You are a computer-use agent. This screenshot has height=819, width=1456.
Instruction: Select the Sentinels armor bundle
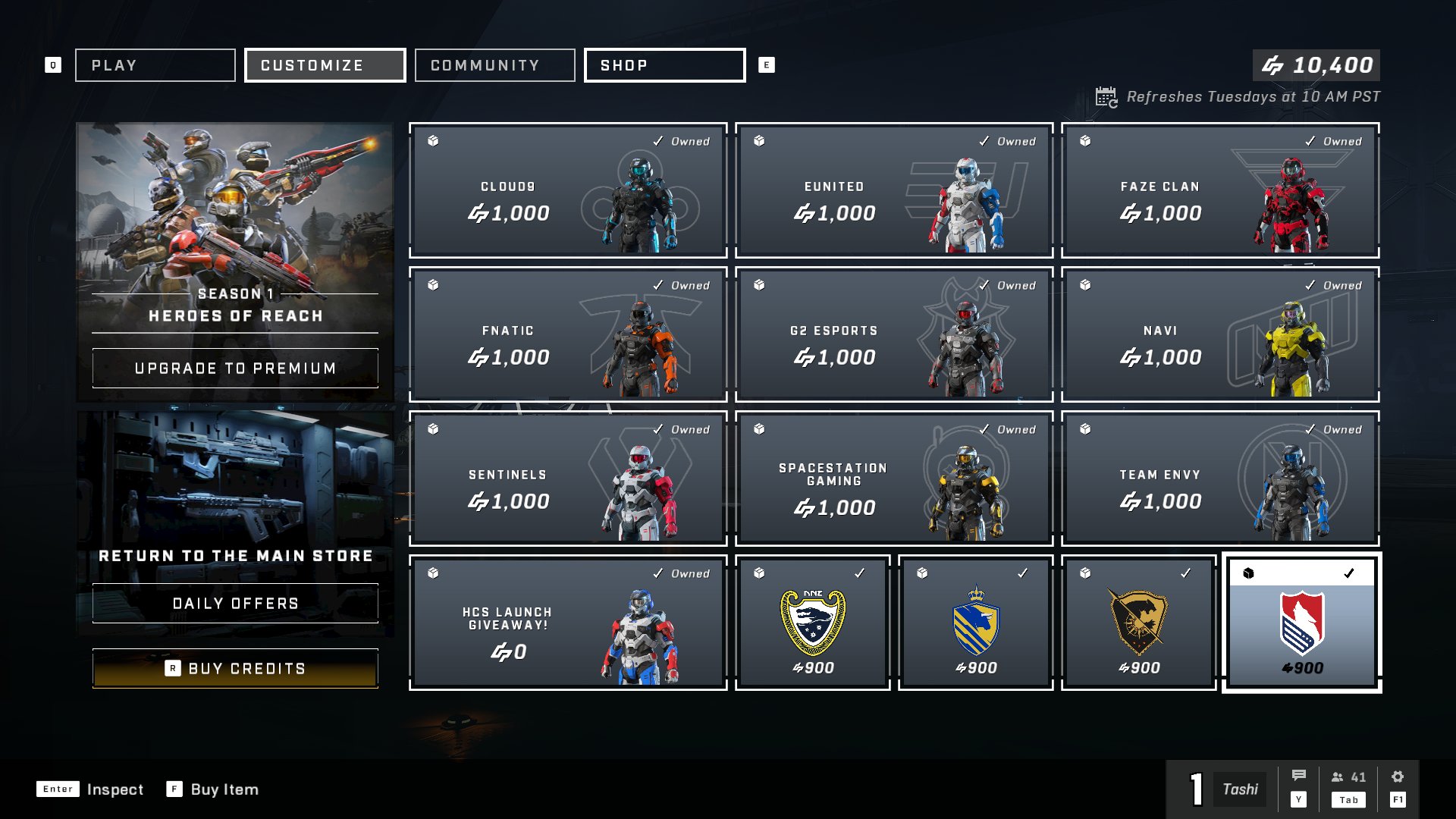568,479
